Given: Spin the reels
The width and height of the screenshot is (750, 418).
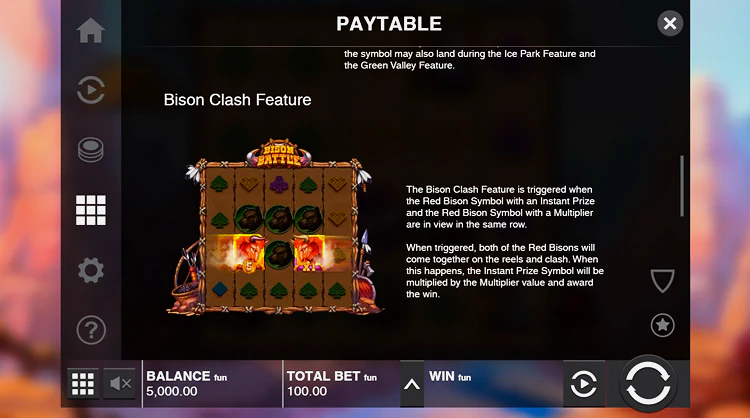Looking at the screenshot, I should [x=651, y=384].
